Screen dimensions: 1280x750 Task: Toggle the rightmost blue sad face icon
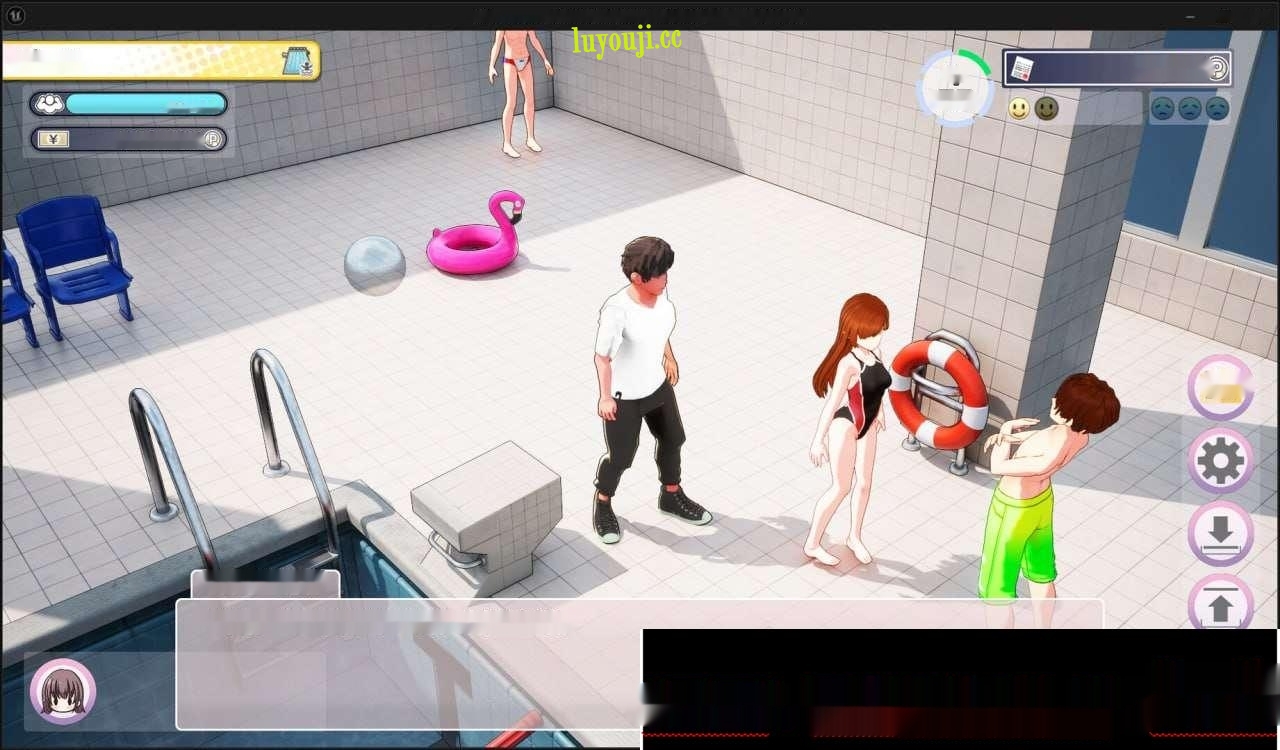(1216, 108)
